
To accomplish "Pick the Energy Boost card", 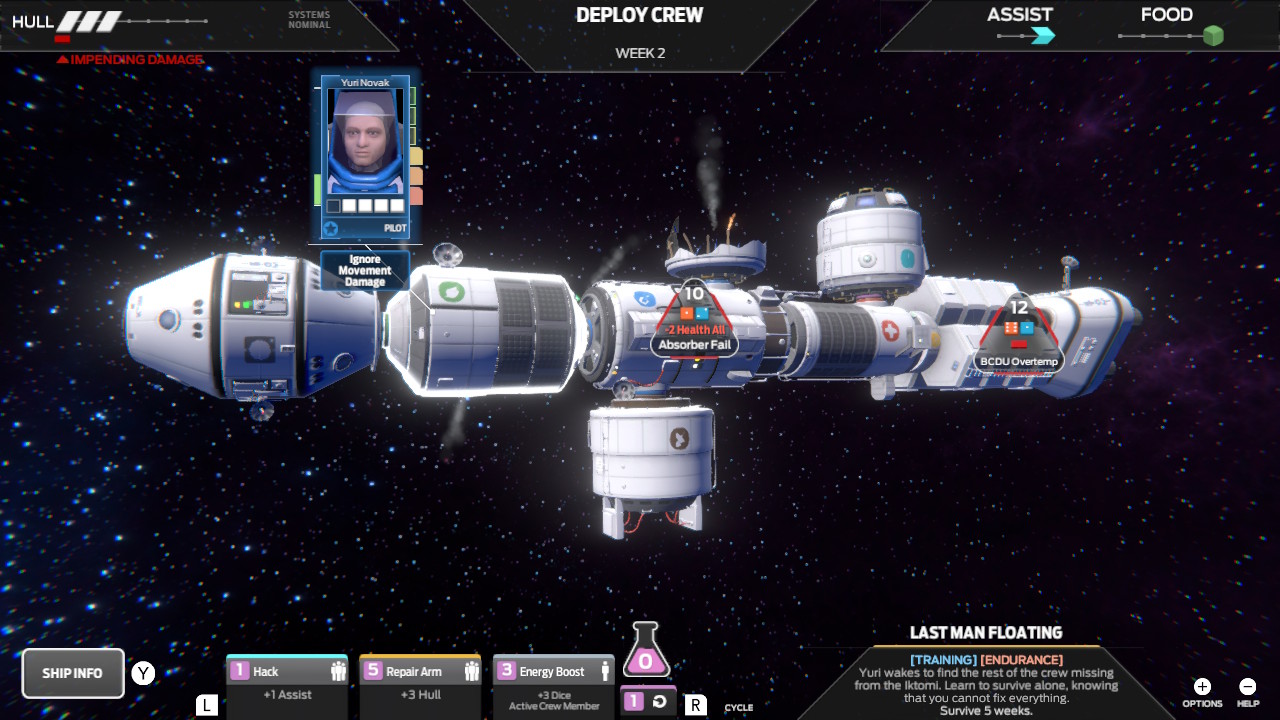I will click(x=553, y=684).
